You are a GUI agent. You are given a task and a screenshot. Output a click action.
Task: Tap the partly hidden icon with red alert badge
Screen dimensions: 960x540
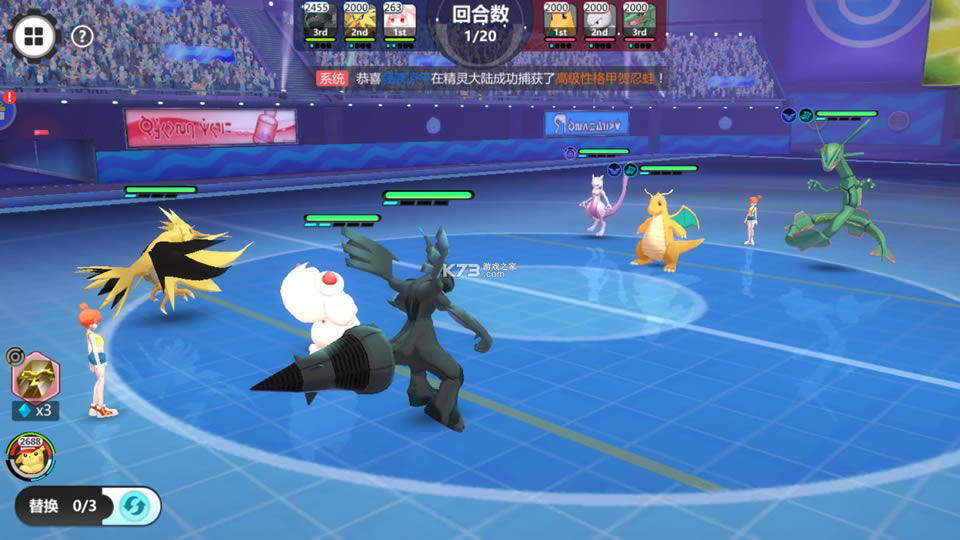tap(6, 108)
